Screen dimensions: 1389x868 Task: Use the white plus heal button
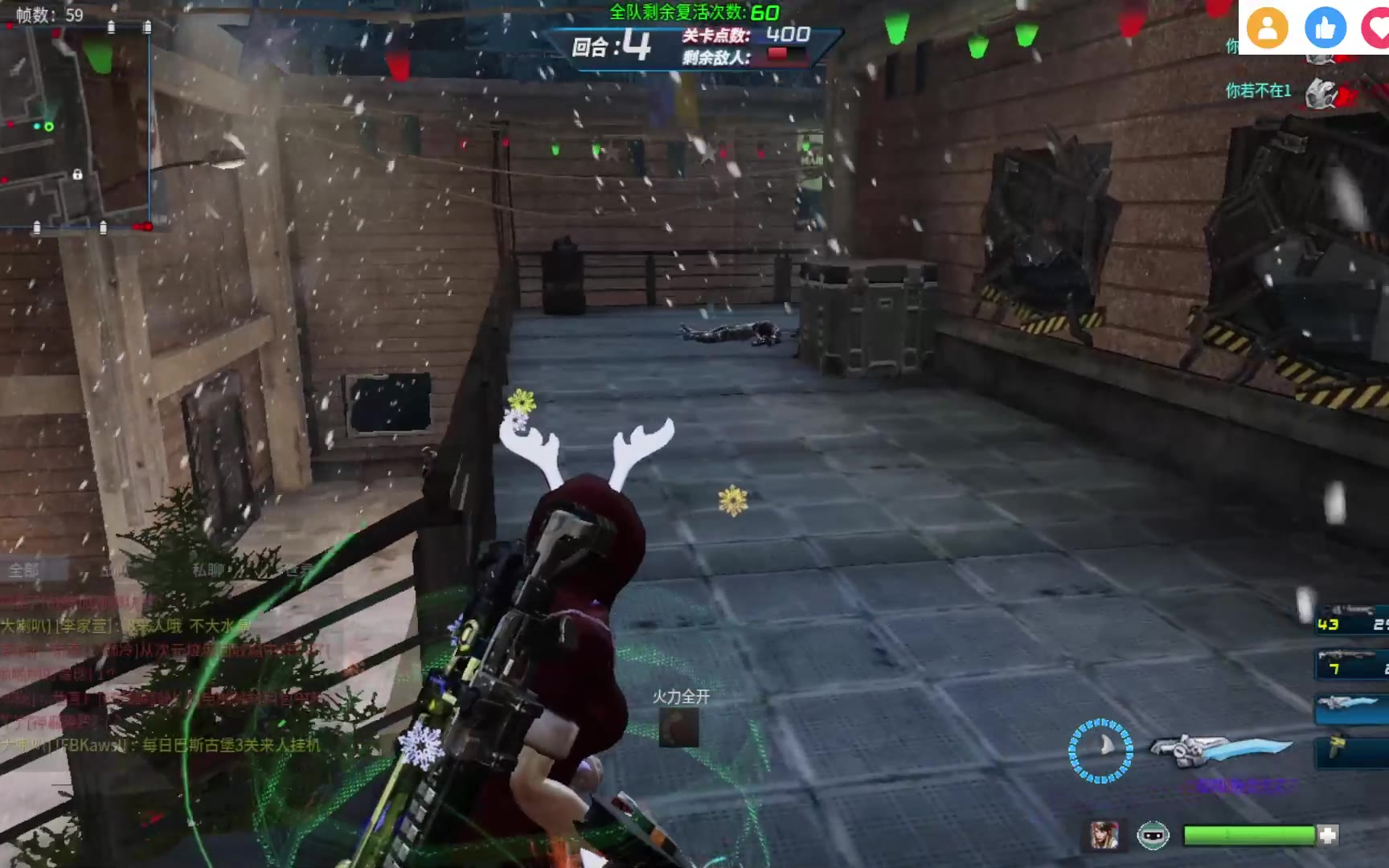(1328, 836)
